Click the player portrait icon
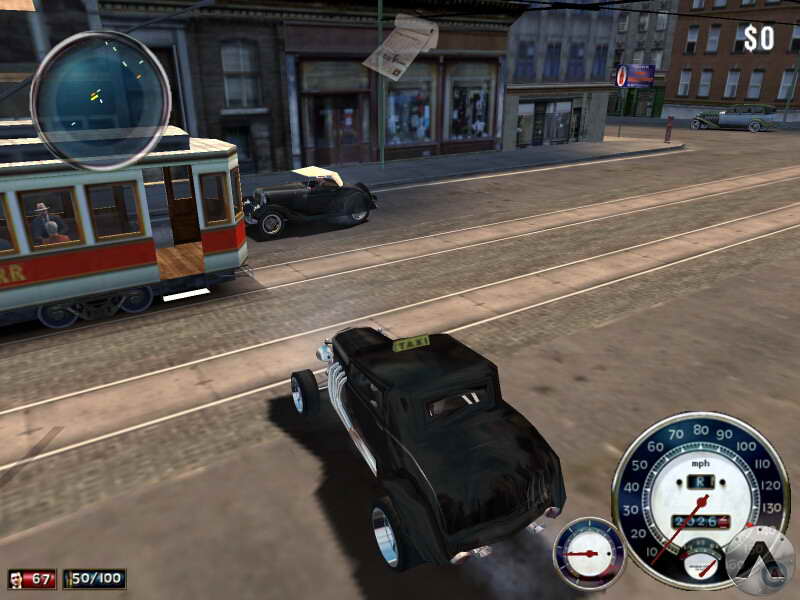Image resolution: width=800 pixels, height=600 pixels. pyautogui.click(x=17, y=579)
